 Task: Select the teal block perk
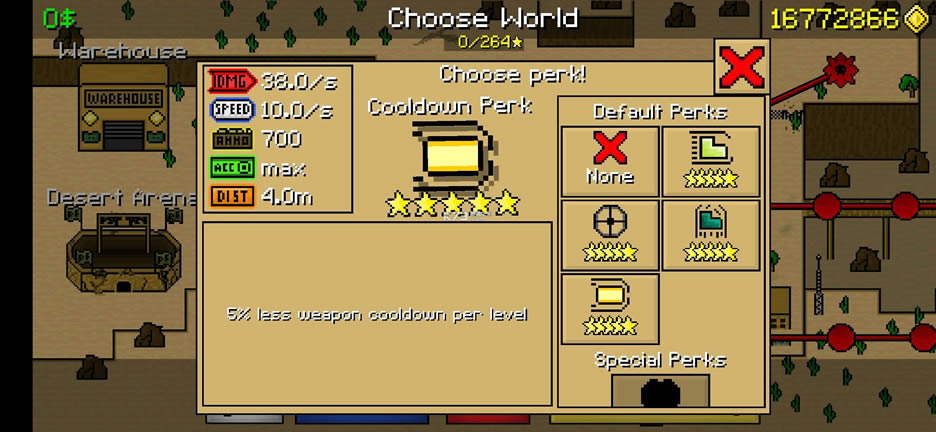point(710,235)
